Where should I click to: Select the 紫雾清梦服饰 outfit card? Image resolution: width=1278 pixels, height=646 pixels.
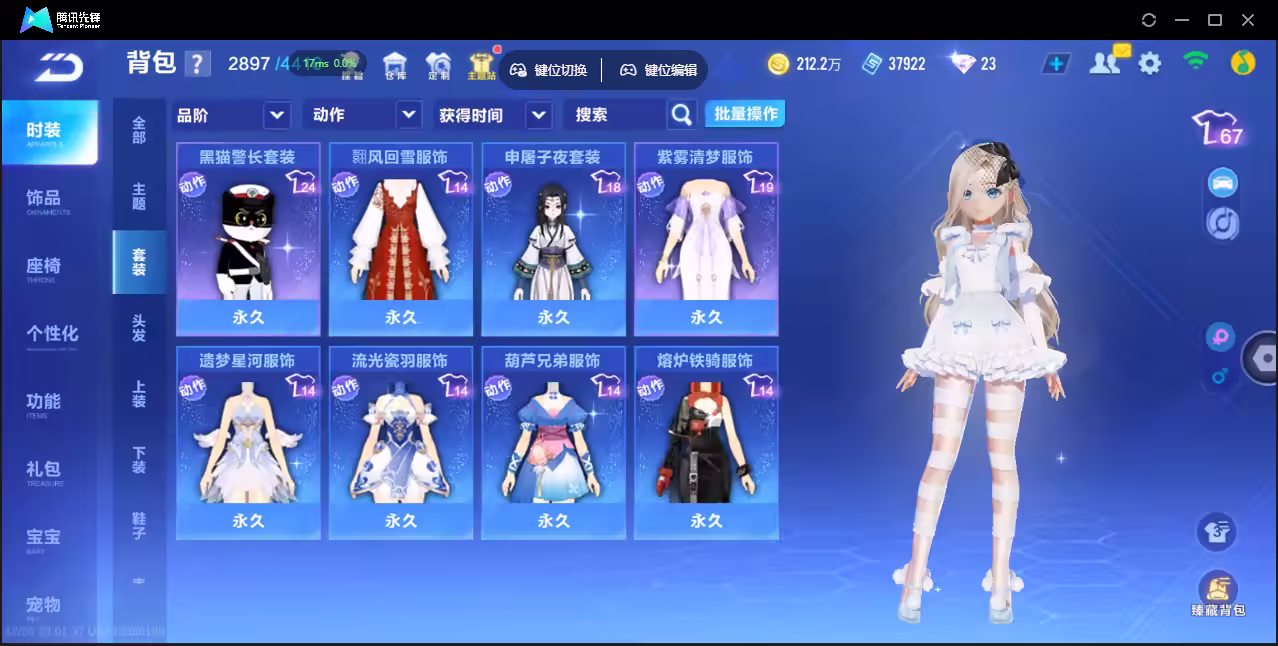[x=706, y=238]
